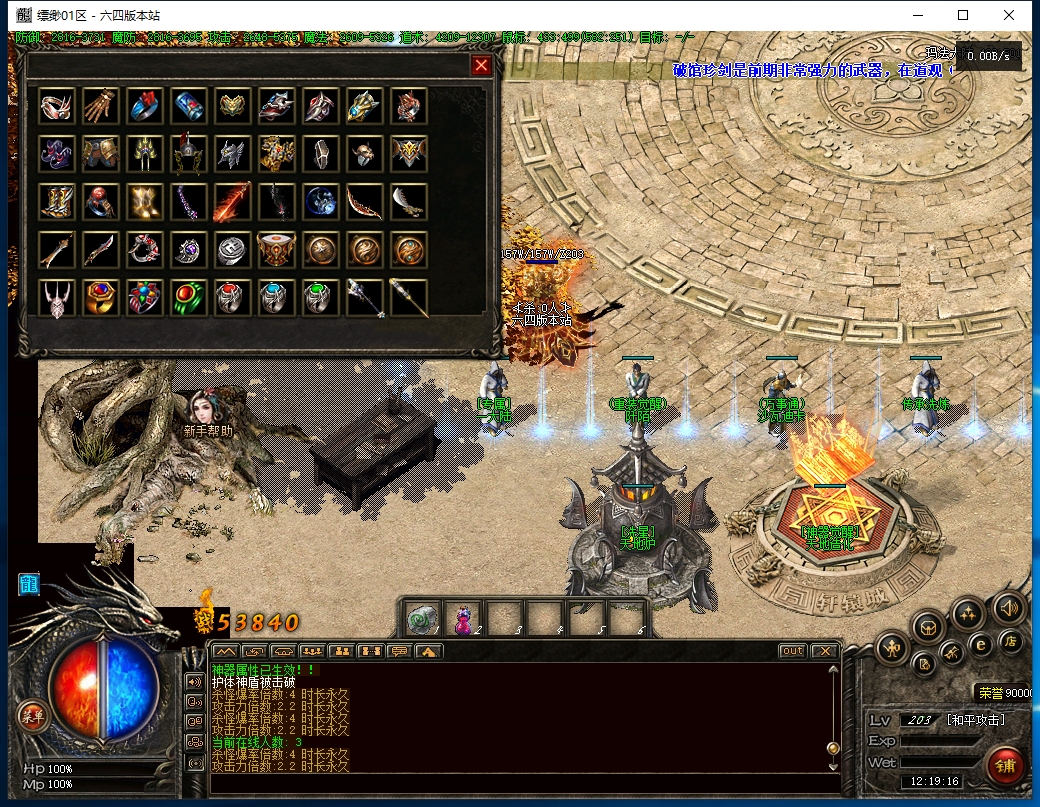Select the blue moon orb item
The image size is (1040, 807).
pyautogui.click(x=320, y=202)
